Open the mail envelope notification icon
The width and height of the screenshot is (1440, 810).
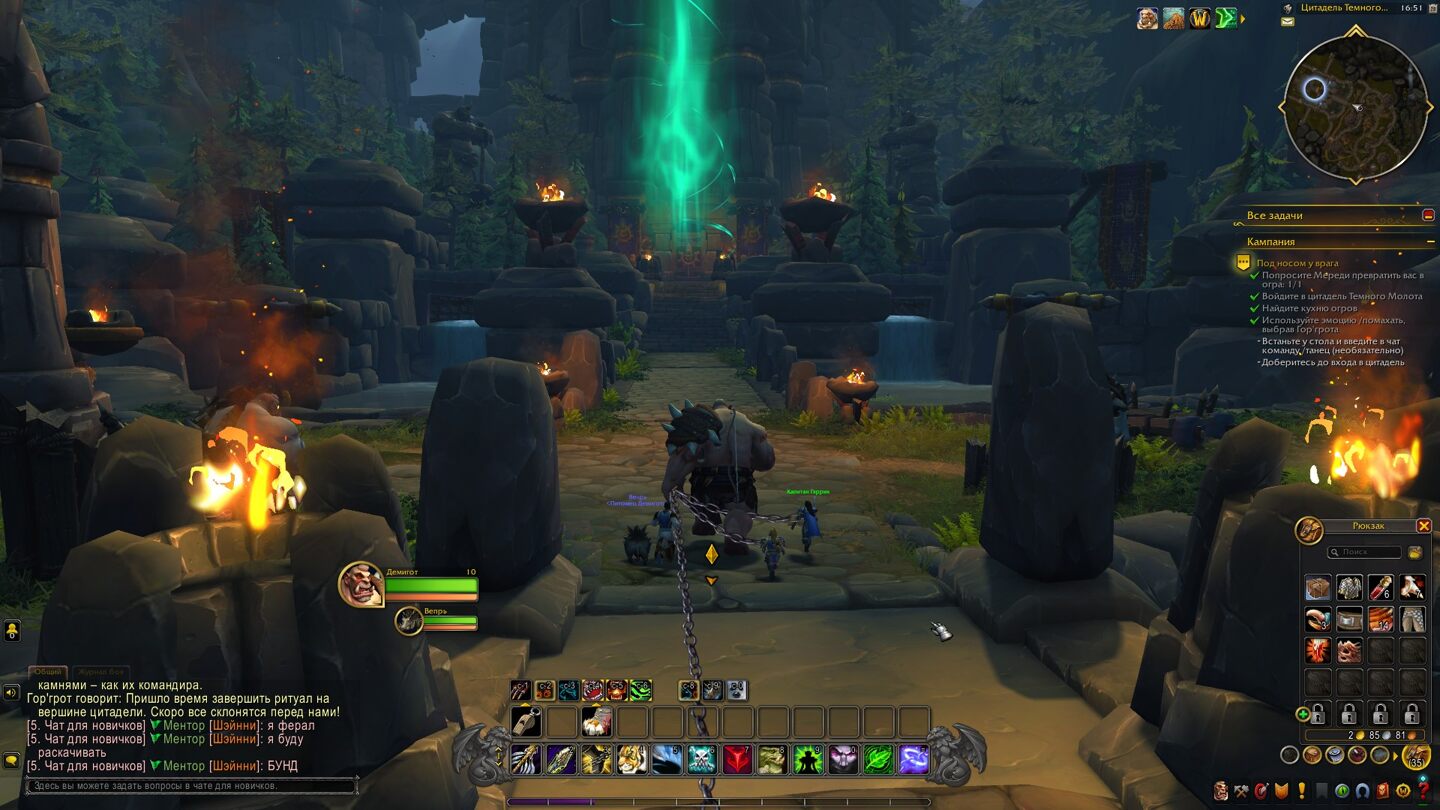click(1288, 21)
